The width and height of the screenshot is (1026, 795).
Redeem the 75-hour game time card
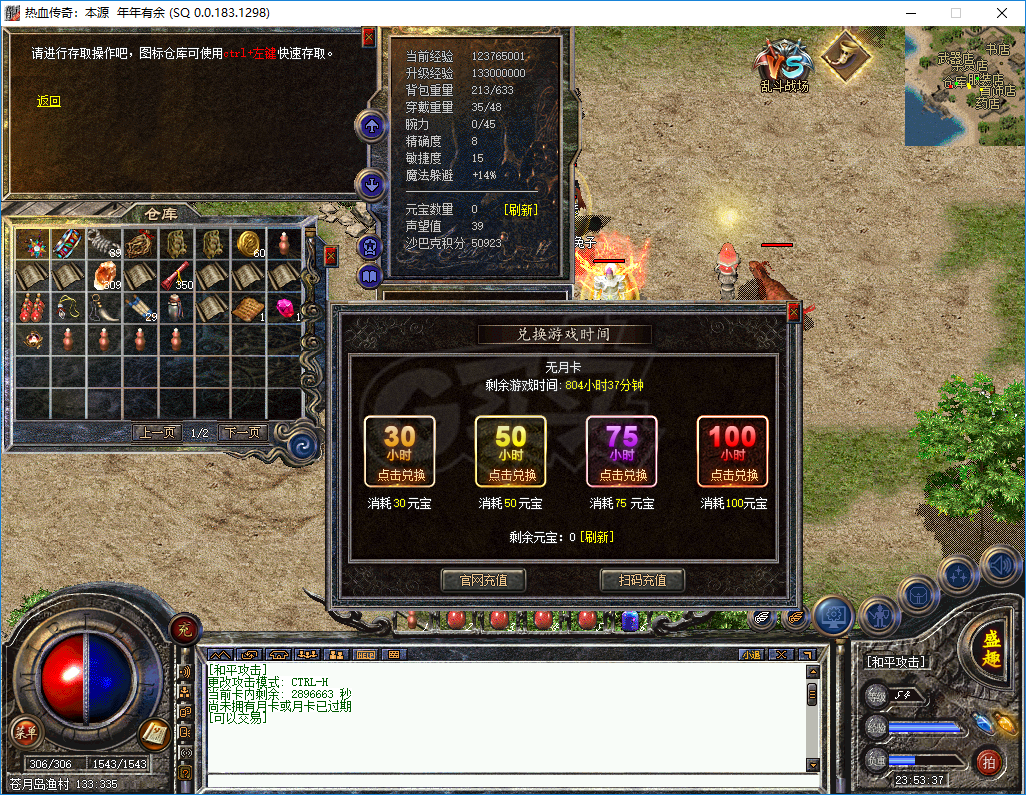pos(621,451)
